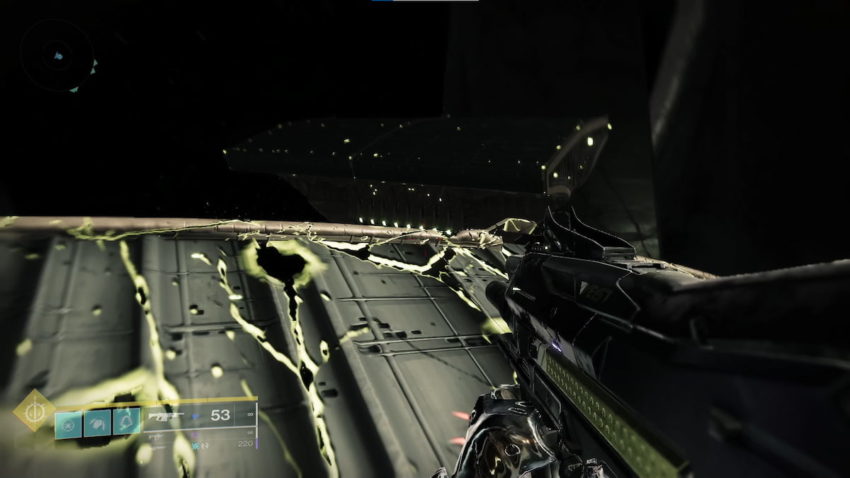The image size is (850, 478).
Task: Click the circular radar tracker
Action: coord(57,55)
